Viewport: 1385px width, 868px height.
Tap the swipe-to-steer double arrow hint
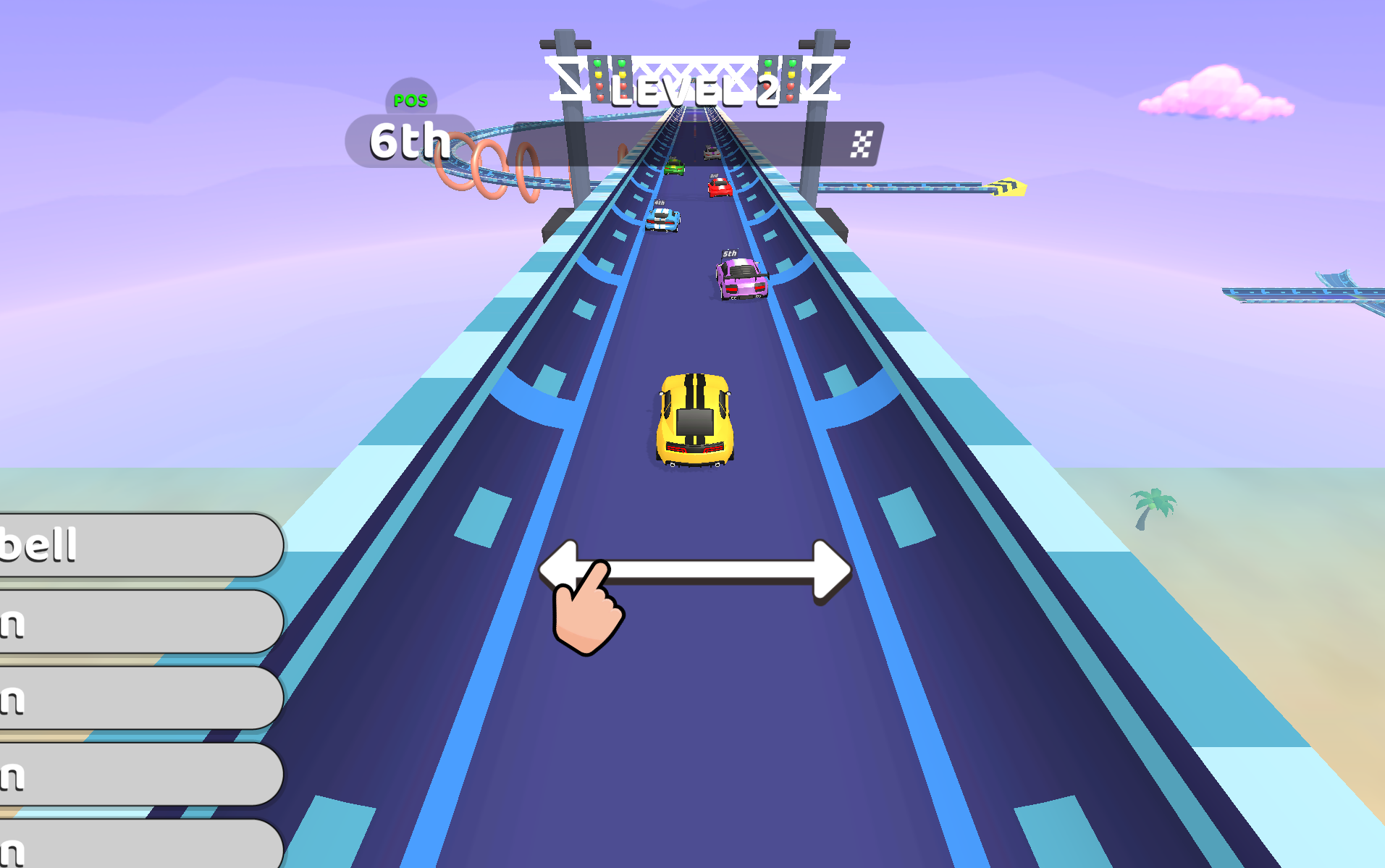pos(695,570)
